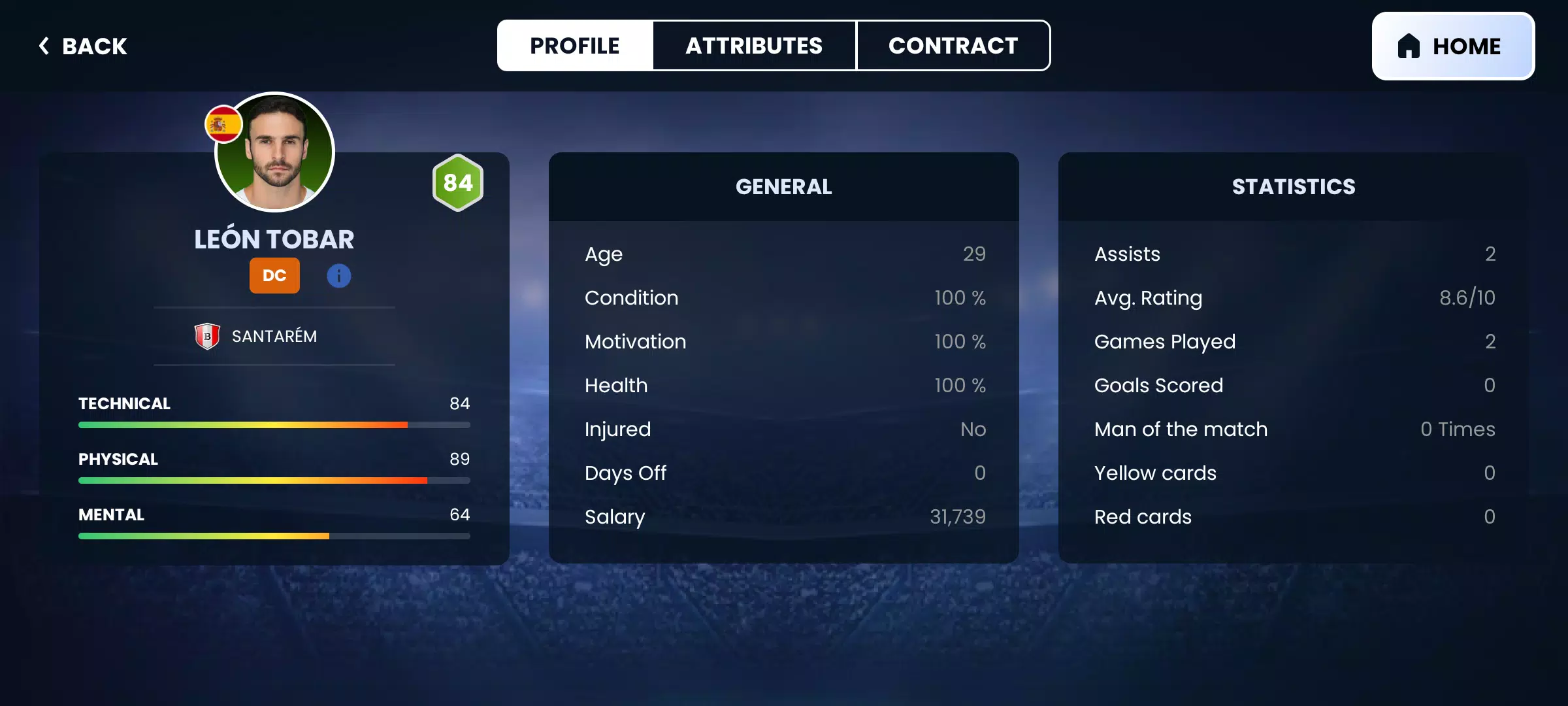Click the HOME button

(1452, 46)
